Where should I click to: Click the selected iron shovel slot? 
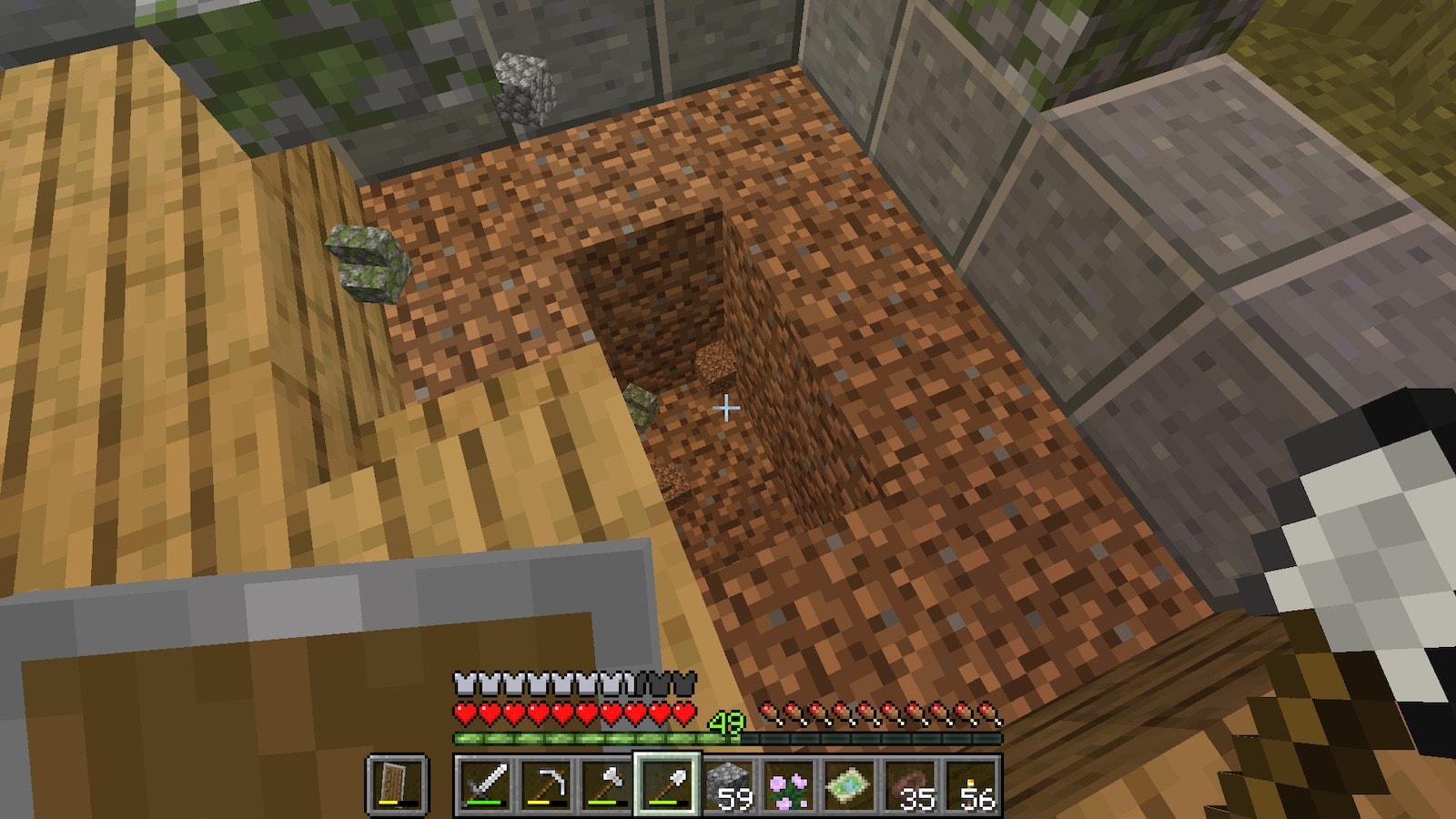click(667, 784)
